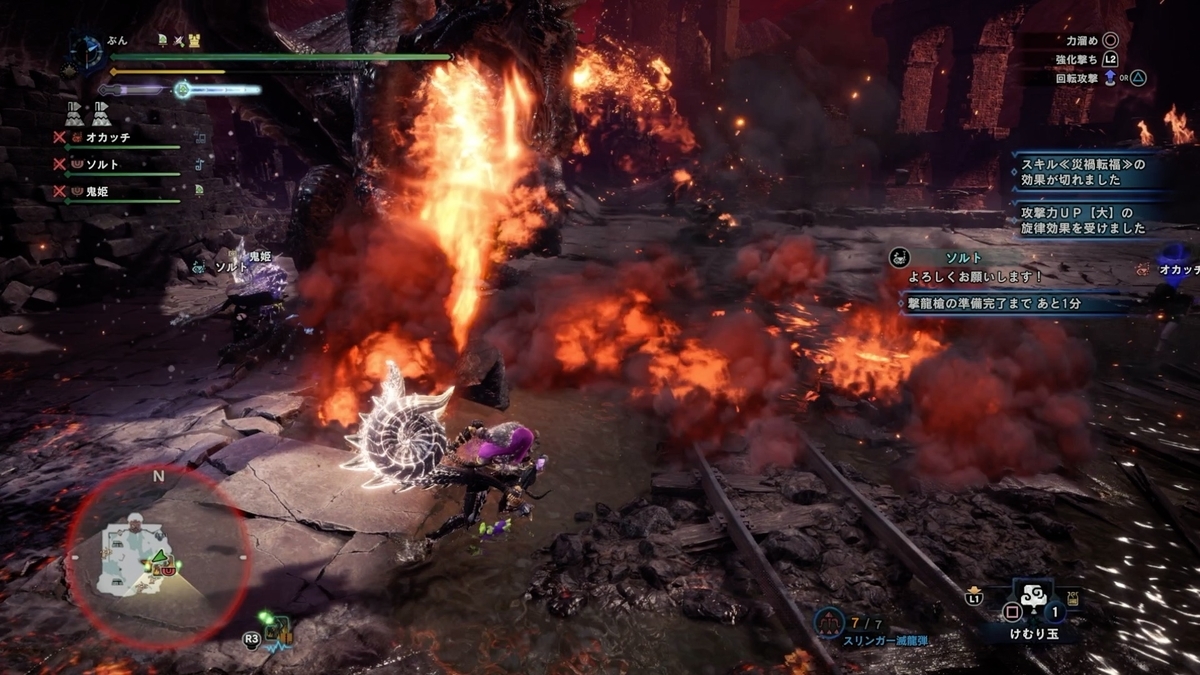Select the スリンガー滅龍弾 slinger ammo icon
The height and width of the screenshot is (675, 1200).
coord(828,623)
